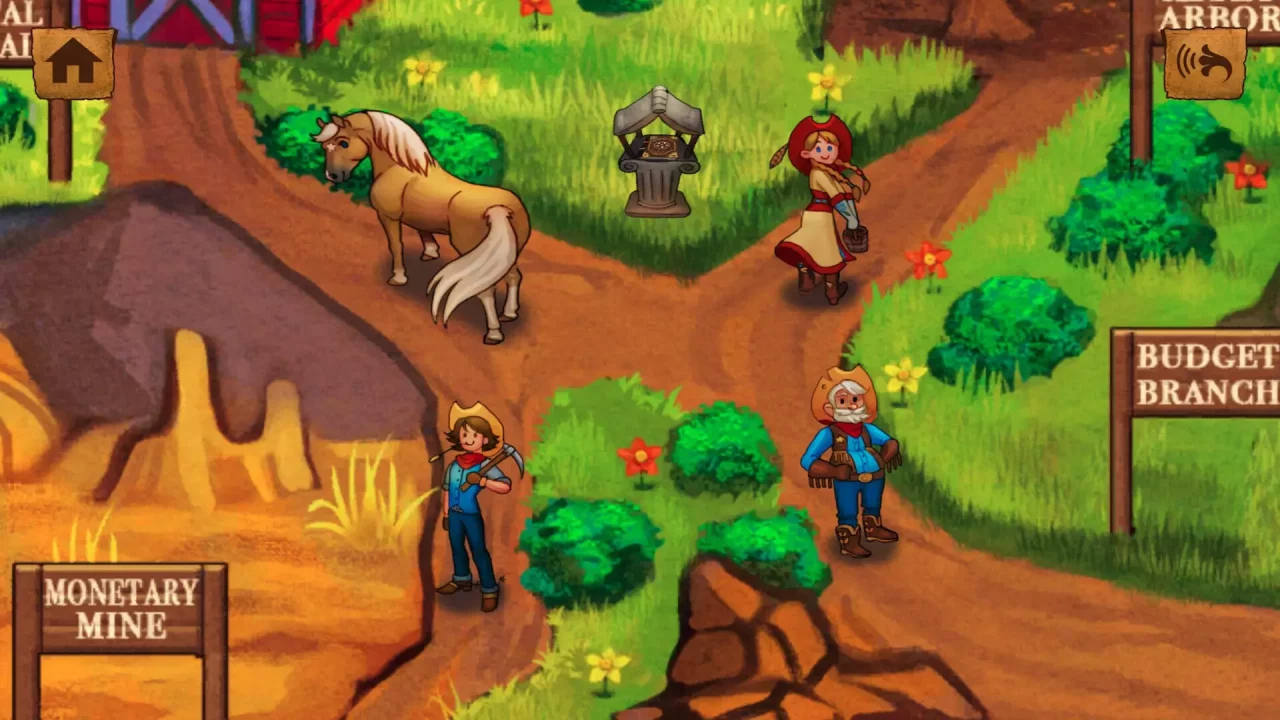Click the yellow flower near the braided cowgirl
This screenshot has height=720, width=1280.
point(826,80)
